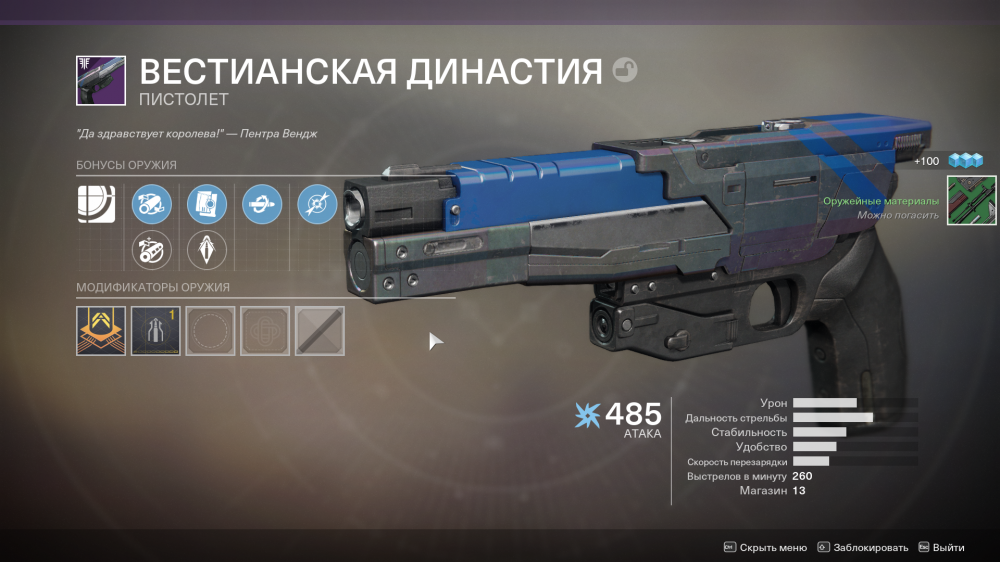Open the modifier slot with diagonal bar
Screen dimensions: 1000x562
pos(320,331)
